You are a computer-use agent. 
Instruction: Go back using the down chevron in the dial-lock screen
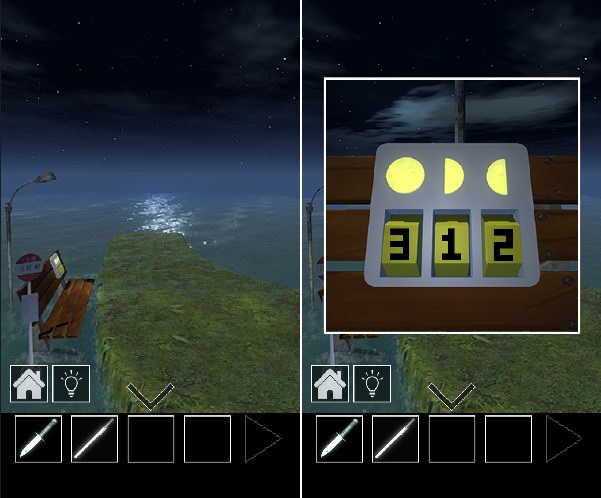coord(452,397)
